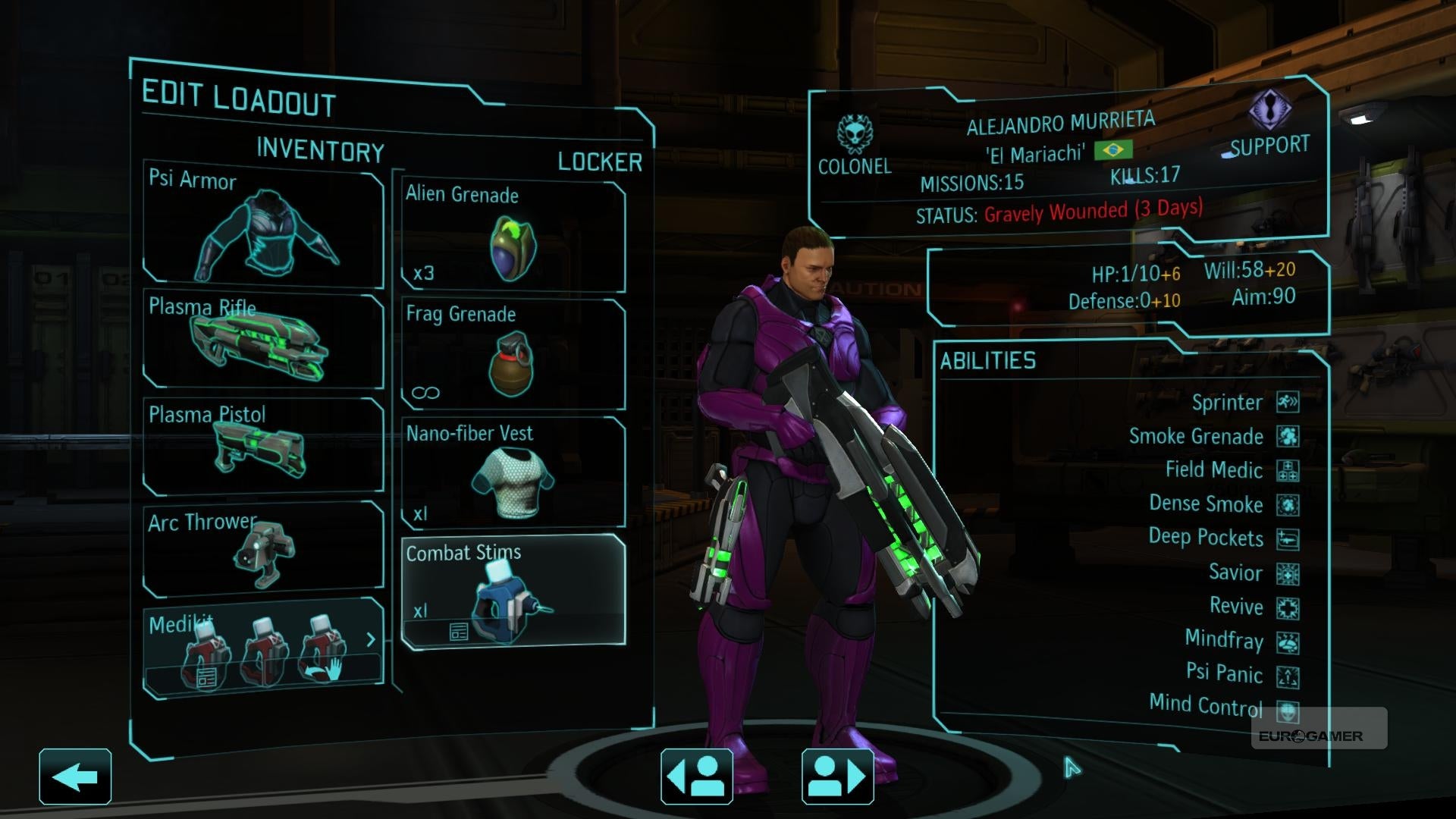Equip the Frag Grenade from locker
This screenshot has height=819, width=1456.
(x=513, y=355)
